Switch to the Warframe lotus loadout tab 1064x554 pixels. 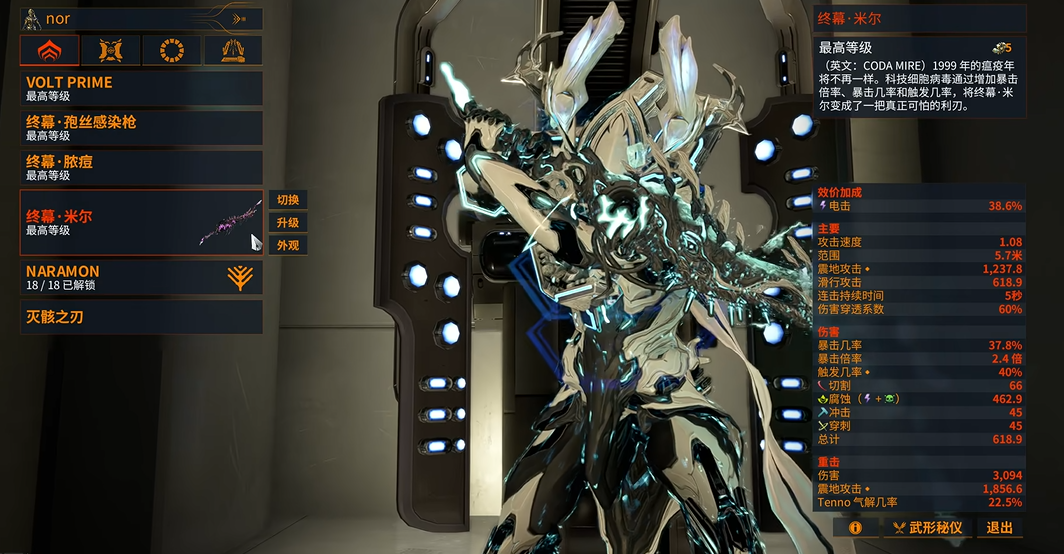pos(49,50)
